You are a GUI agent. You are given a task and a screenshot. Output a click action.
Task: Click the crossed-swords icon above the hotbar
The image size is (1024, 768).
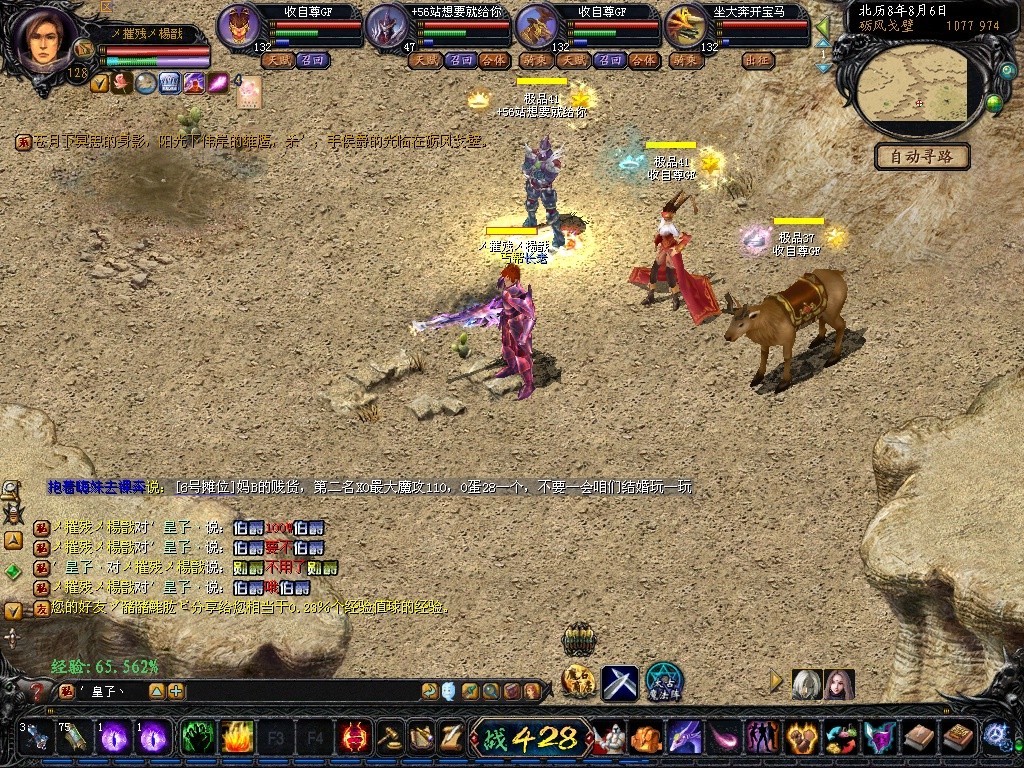click(619, 683)
